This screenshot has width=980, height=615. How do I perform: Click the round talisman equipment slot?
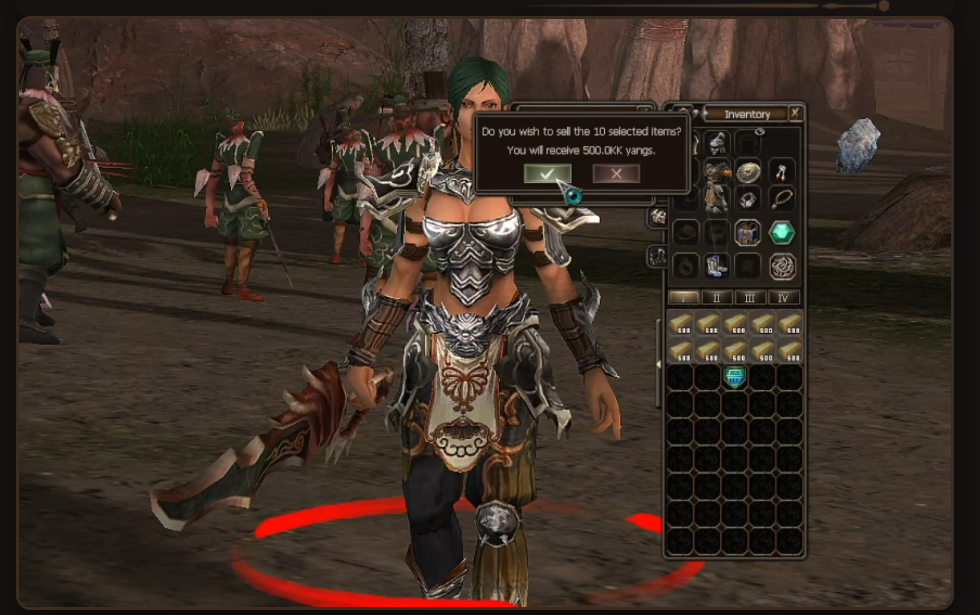coord(781,266)
